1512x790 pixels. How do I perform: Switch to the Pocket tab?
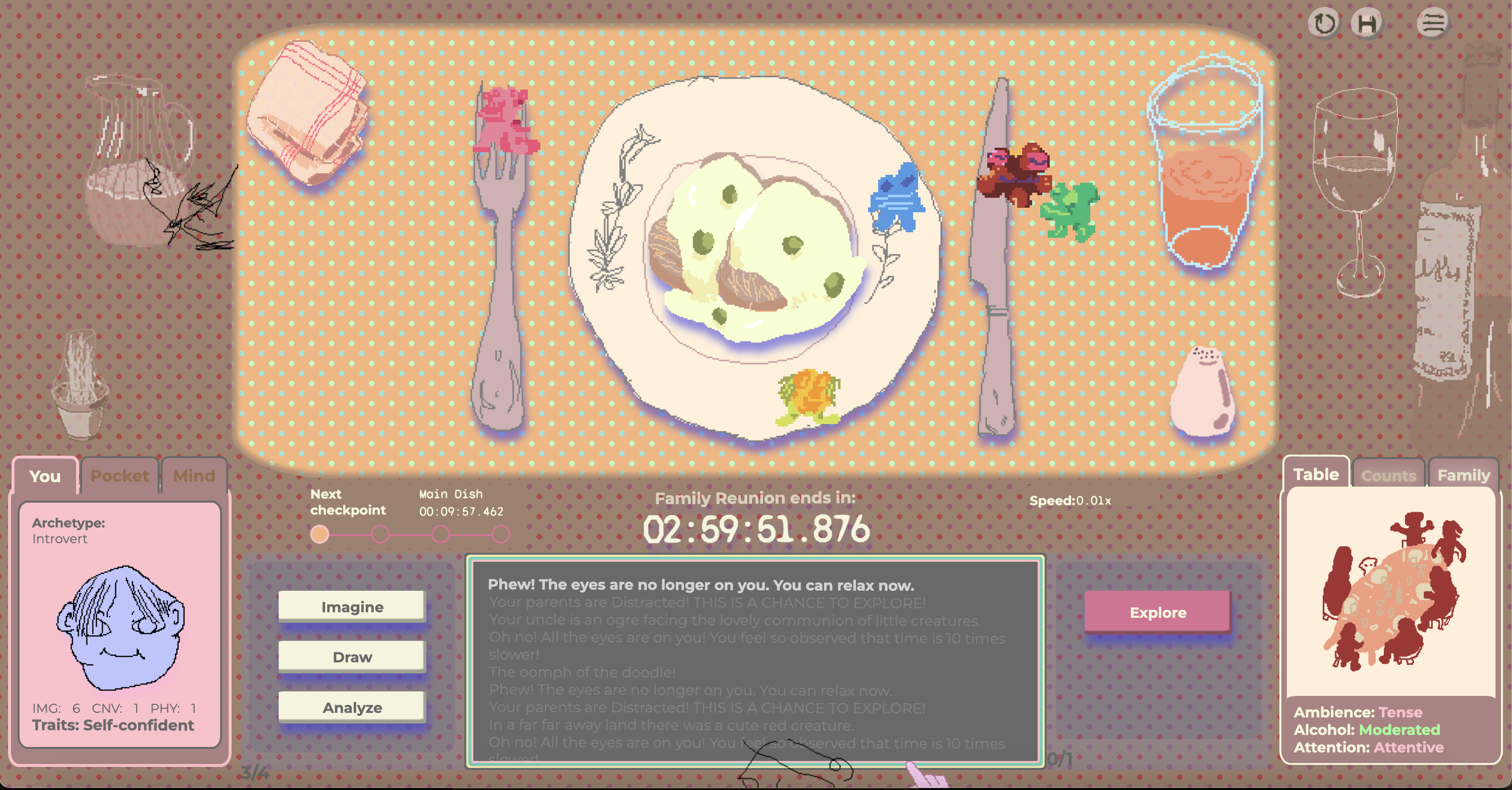[x=119, y=476]
